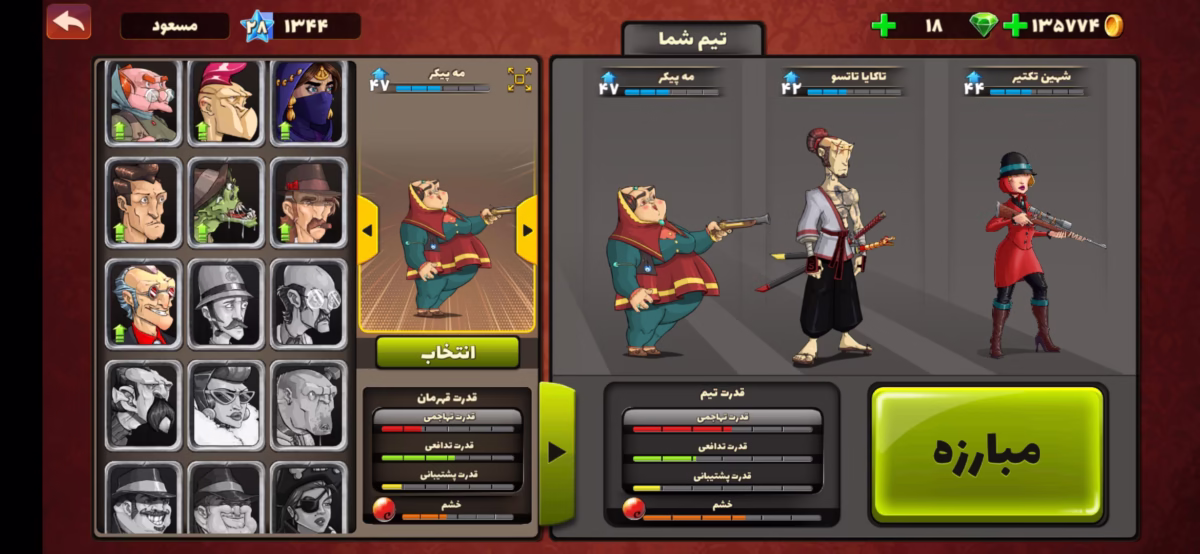The width and height of the screenshot is (1200, 554).
Task: Show next hero with right yellow arrow
Action: 526,230
